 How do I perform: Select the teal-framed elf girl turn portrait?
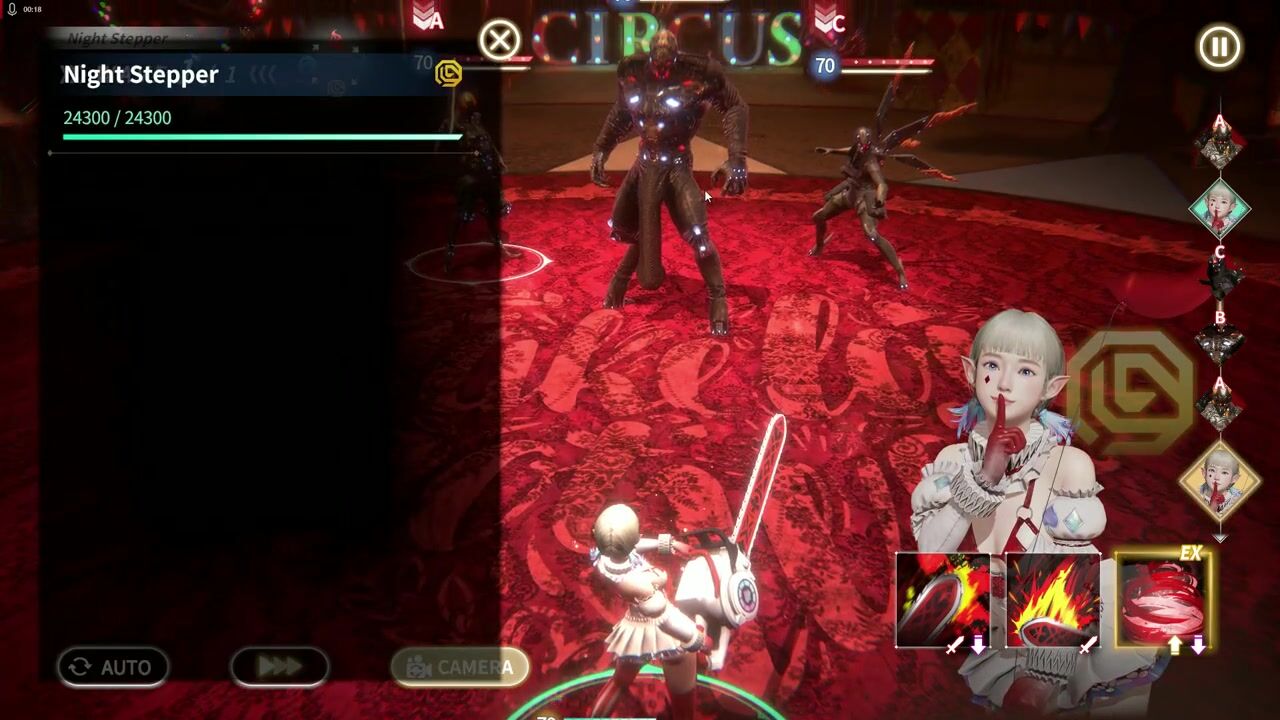point(1219,209)
